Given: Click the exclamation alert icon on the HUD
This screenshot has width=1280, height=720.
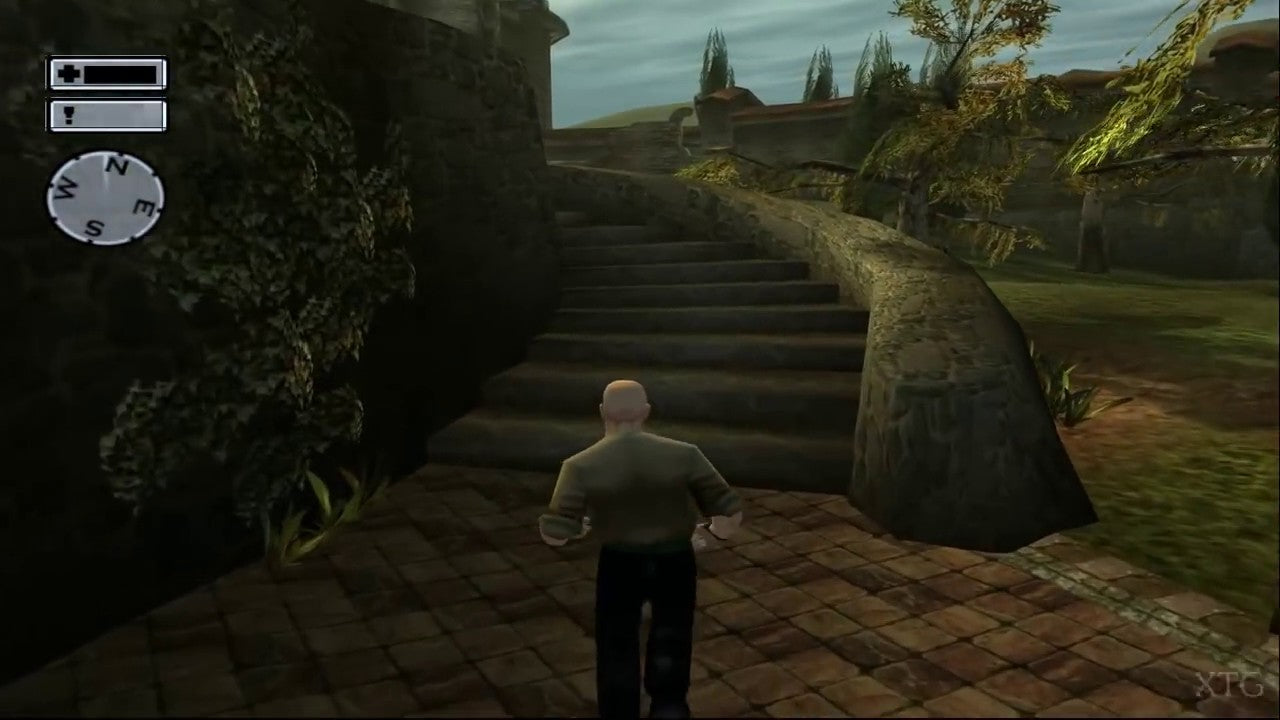Looking at the screenshot, I should click(68, 115).
